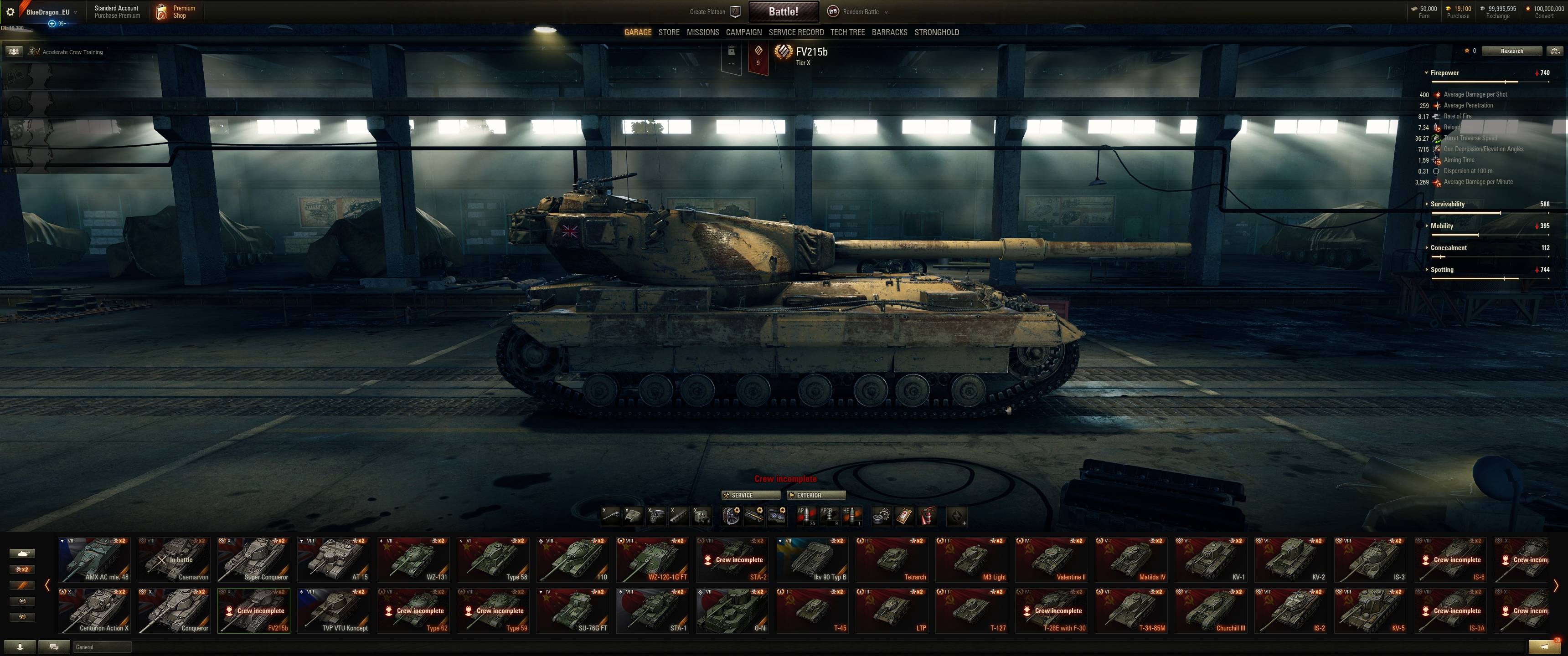Open the Campaign tab
This screenshot has height=656, width=1568.
[743, 32]
